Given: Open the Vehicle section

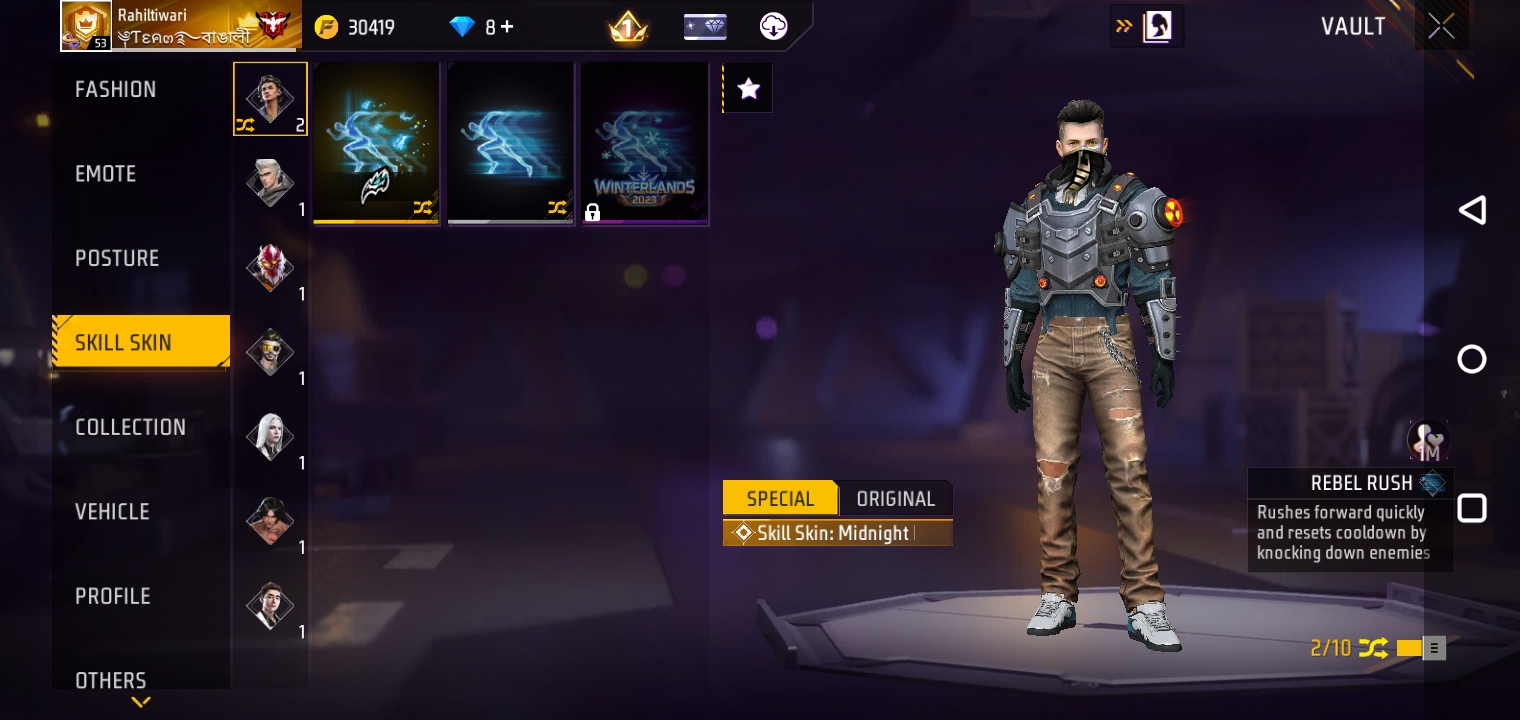Looking at the screenshot, I should [112, 512].
